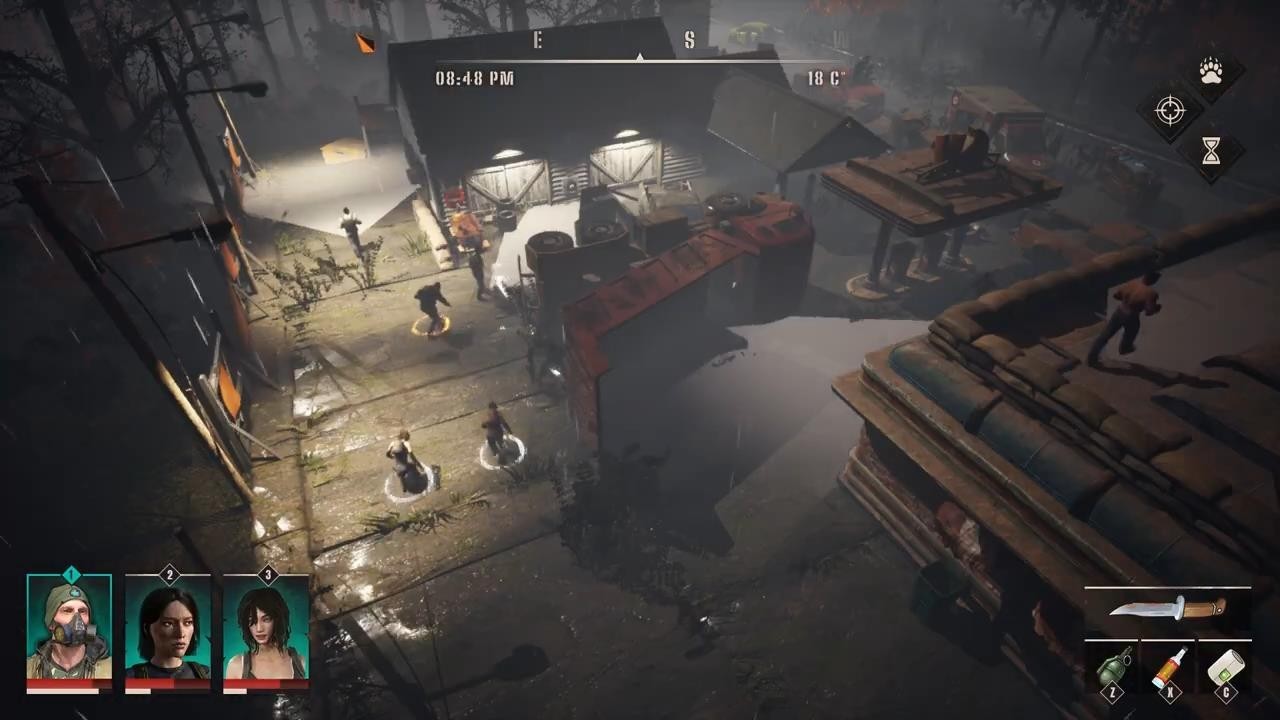This screenshot has height=720, width=1280.
Task: Choose the second squad member portrait
Action: (168, 632)
